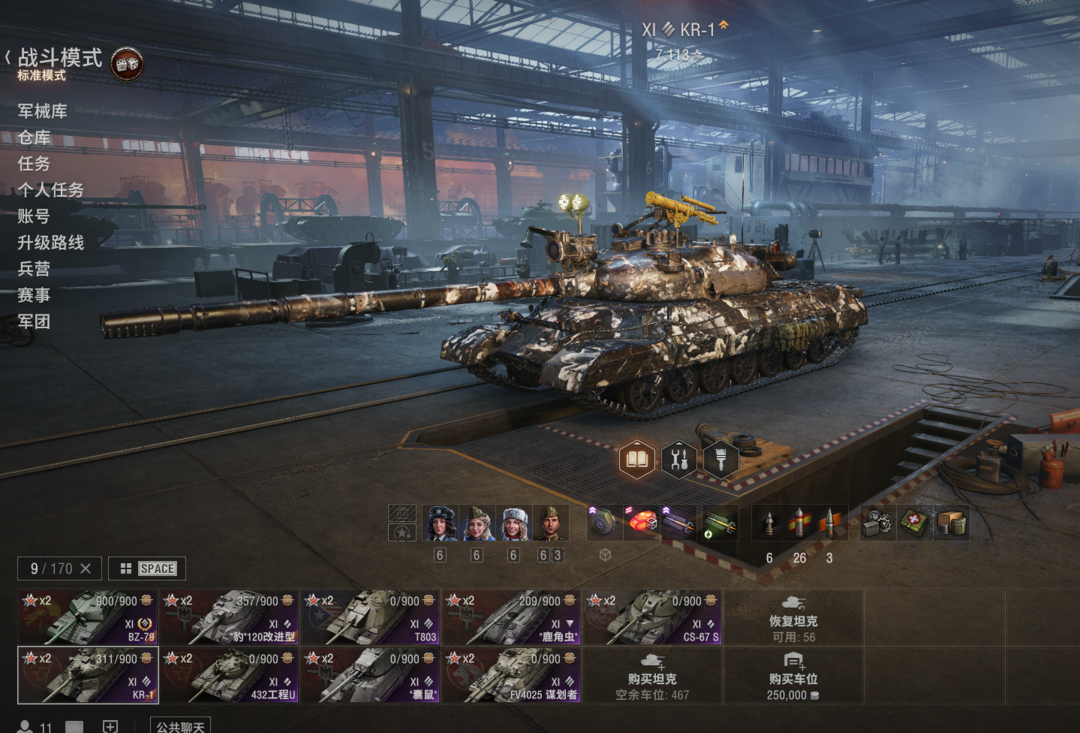This screenshot has width=1080, height=733.
Task: Click the 恢复坦克 restore tank tile
Action: pos(794,617)
